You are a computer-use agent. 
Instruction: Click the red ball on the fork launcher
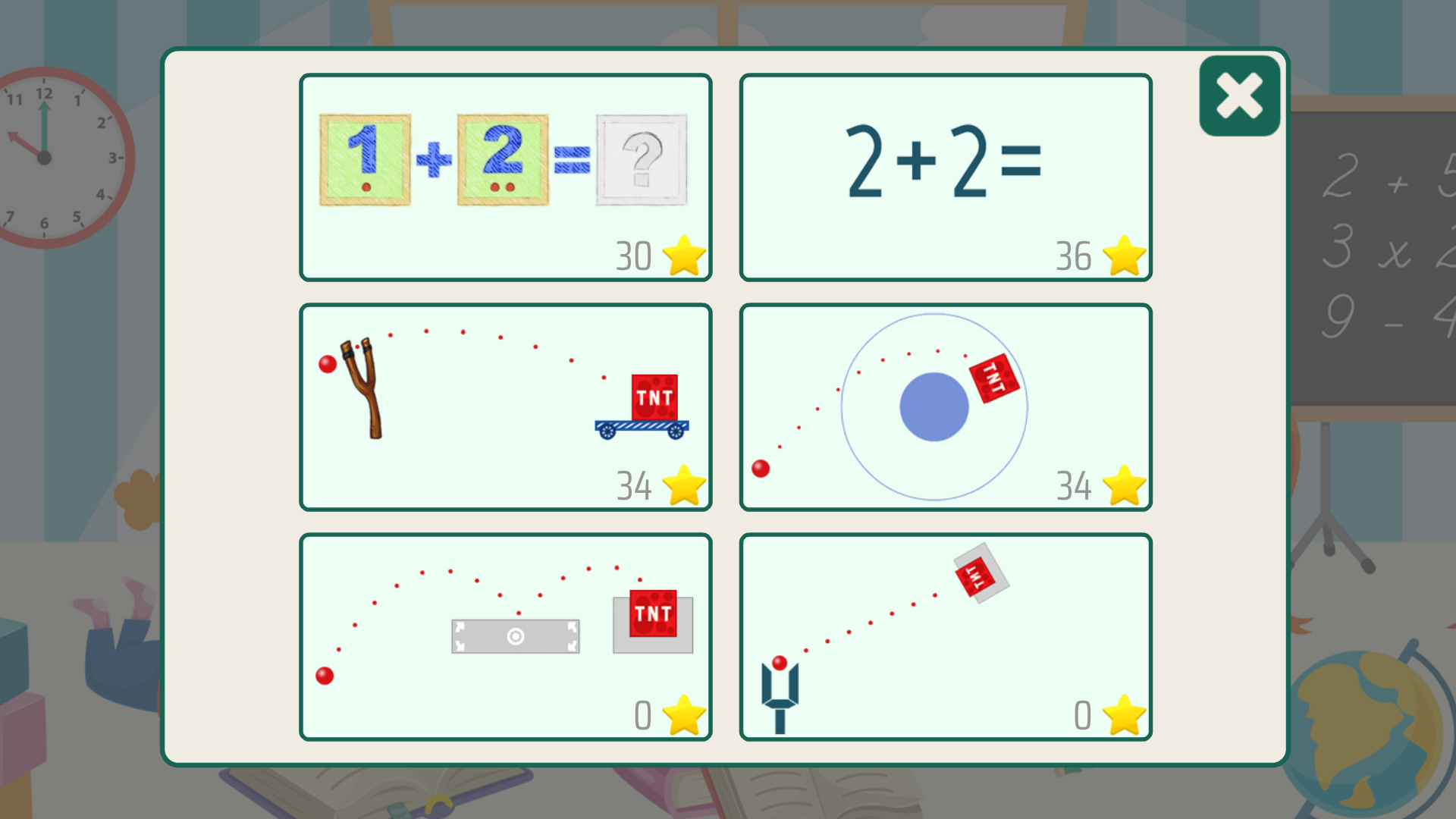tap(778, 664)
